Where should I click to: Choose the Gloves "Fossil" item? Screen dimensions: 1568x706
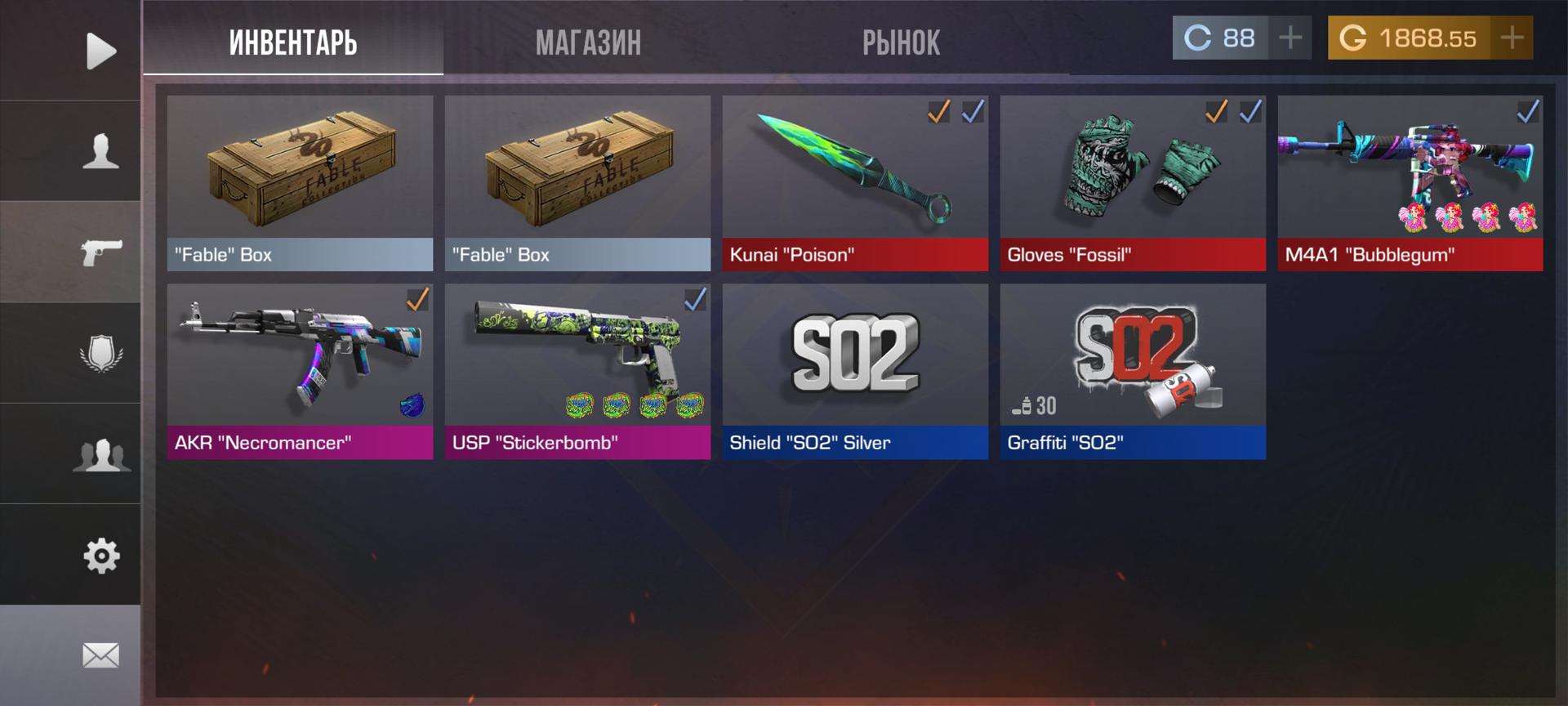click(1133, 183)
